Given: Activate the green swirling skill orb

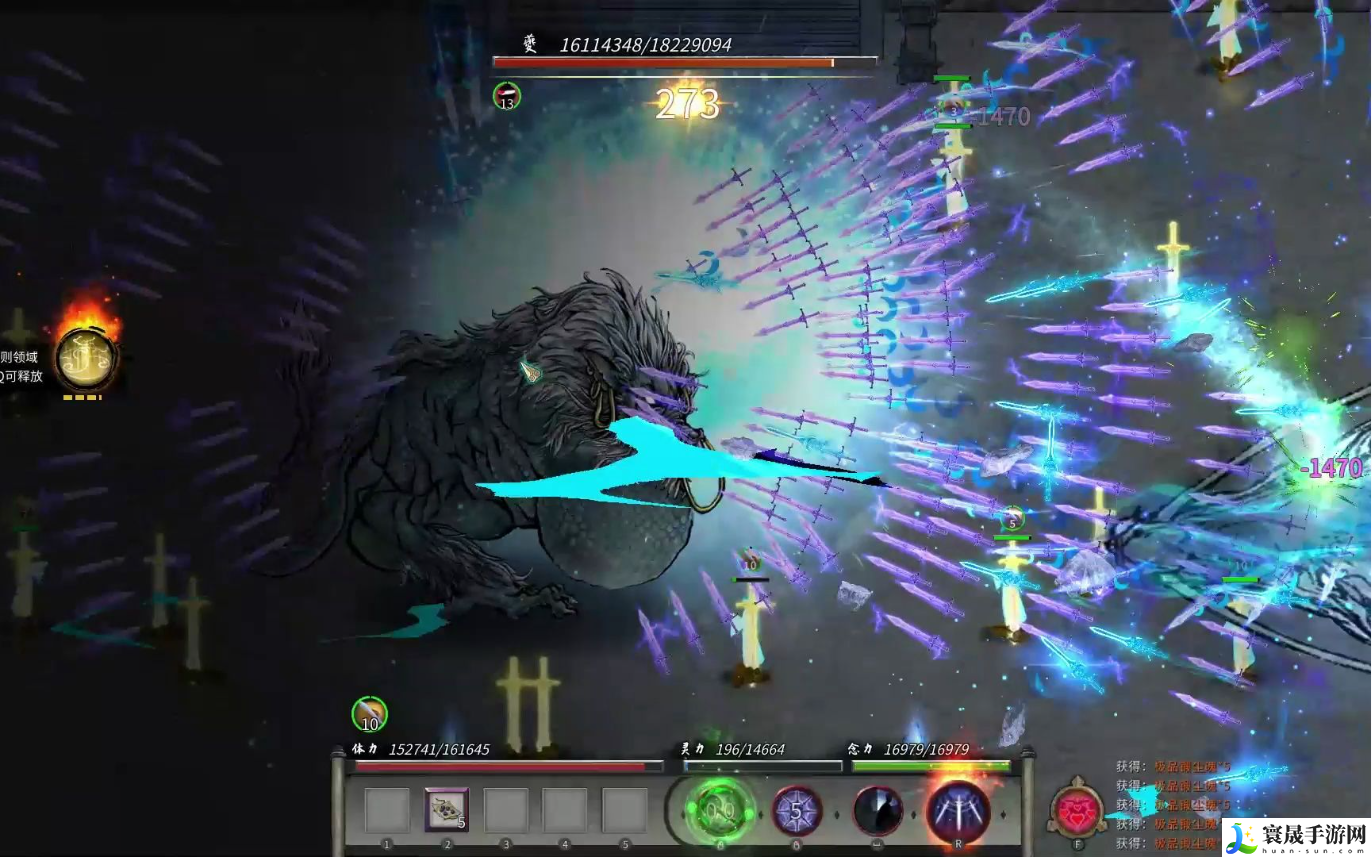Looking at the screenshot, I should (x=720, y=811).
